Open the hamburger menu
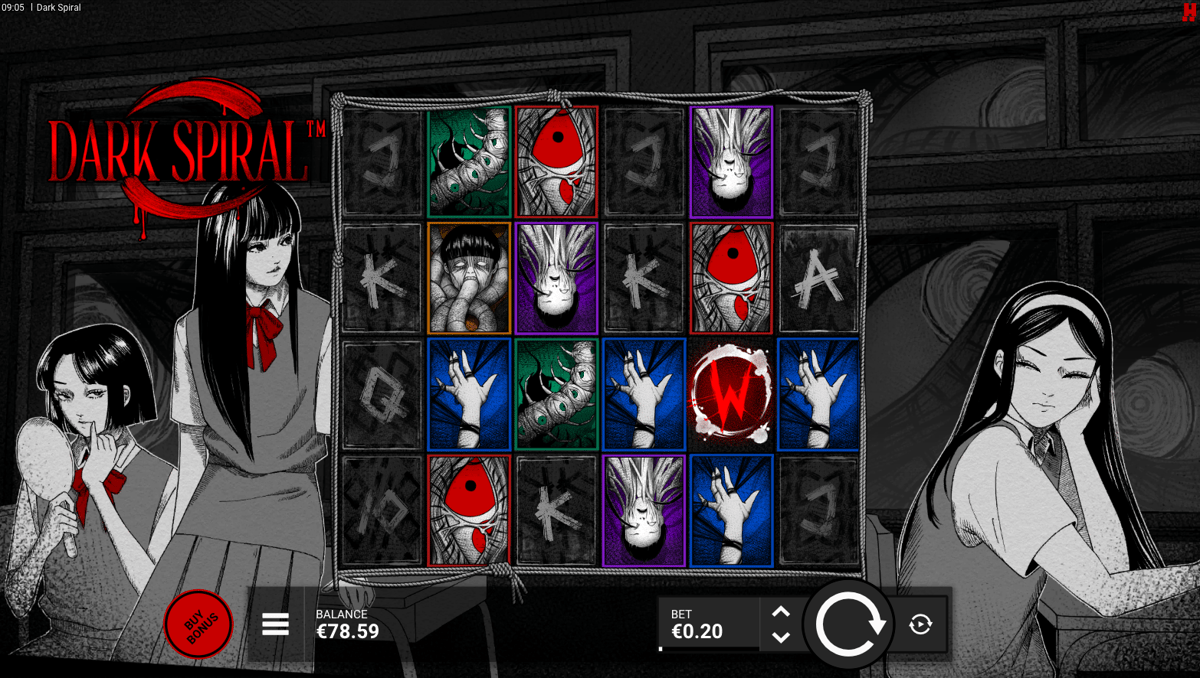This screenshot has height=678, width=1200. tap(275, 625)
